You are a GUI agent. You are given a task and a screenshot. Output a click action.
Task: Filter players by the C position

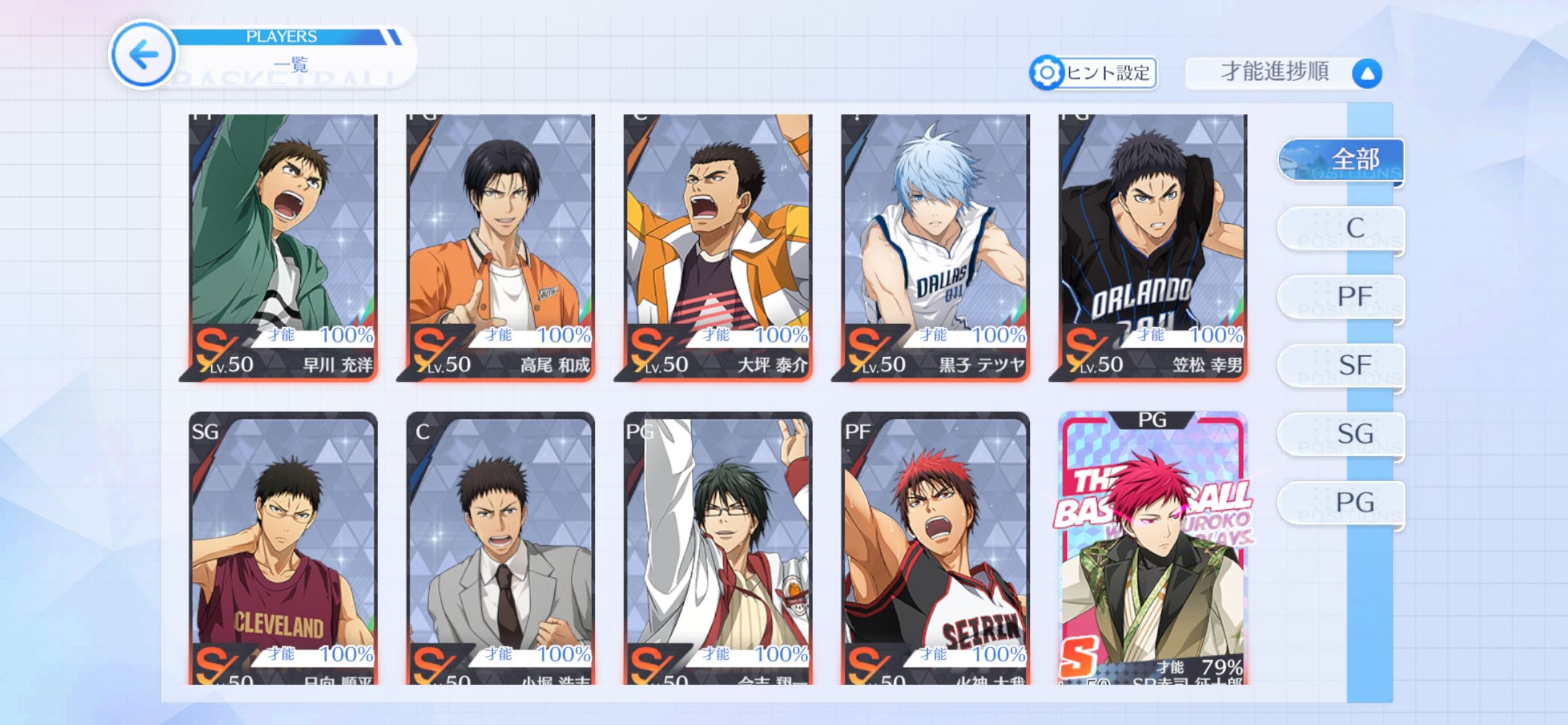click(1341, 229)
